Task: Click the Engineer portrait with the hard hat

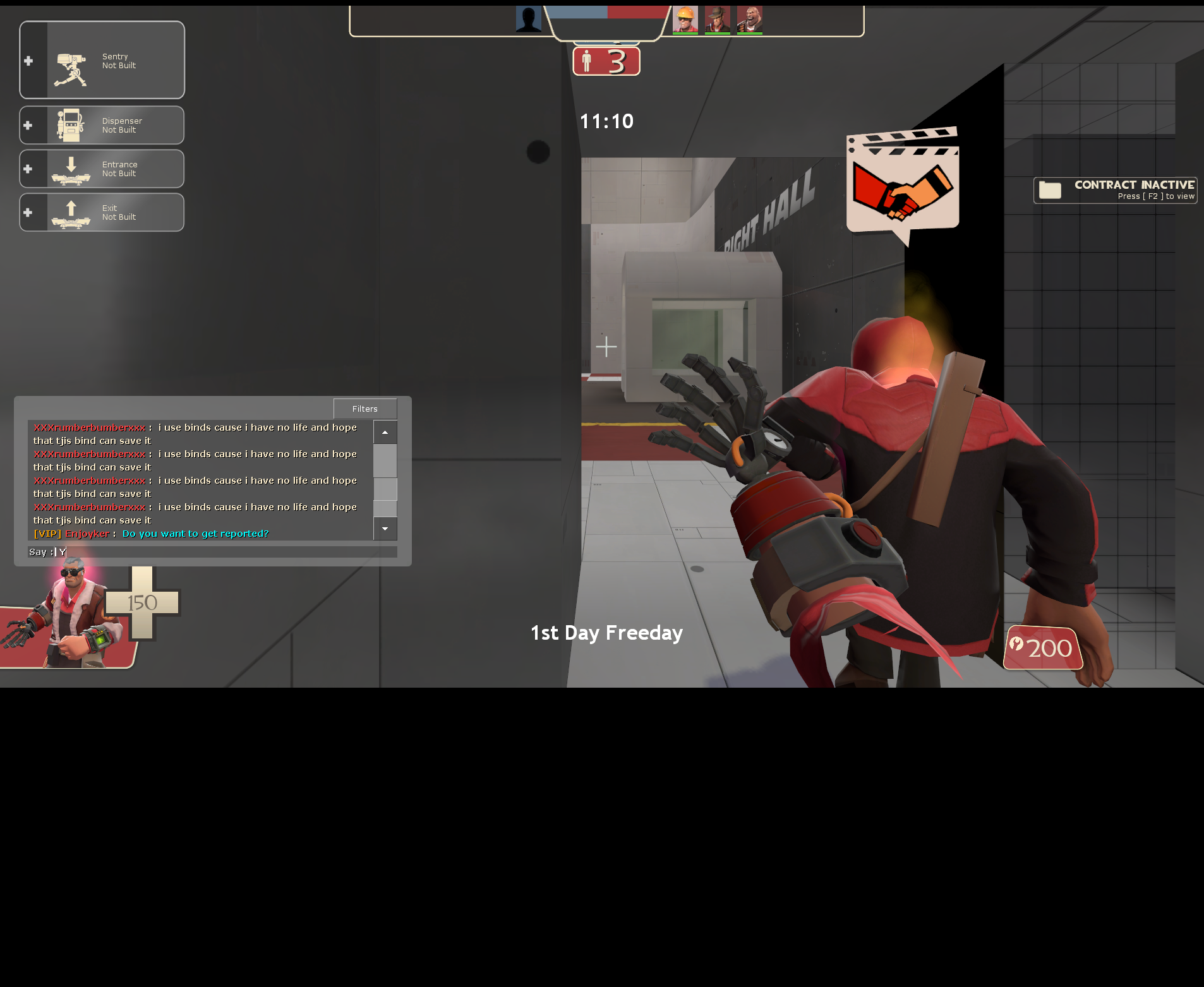Action: (x=685, y=20)
